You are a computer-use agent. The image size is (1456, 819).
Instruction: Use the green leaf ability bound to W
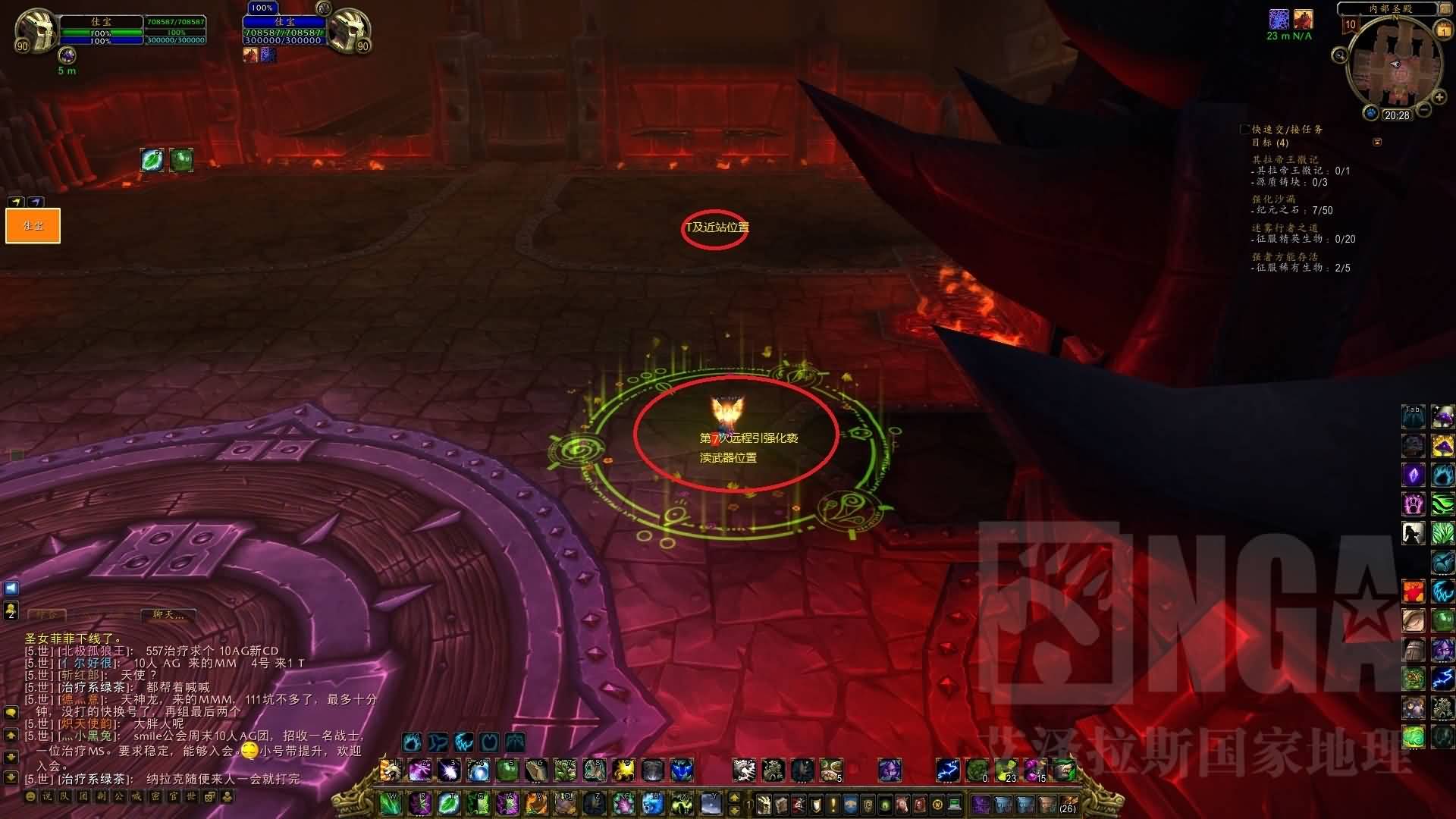click(x=391, y=802)
